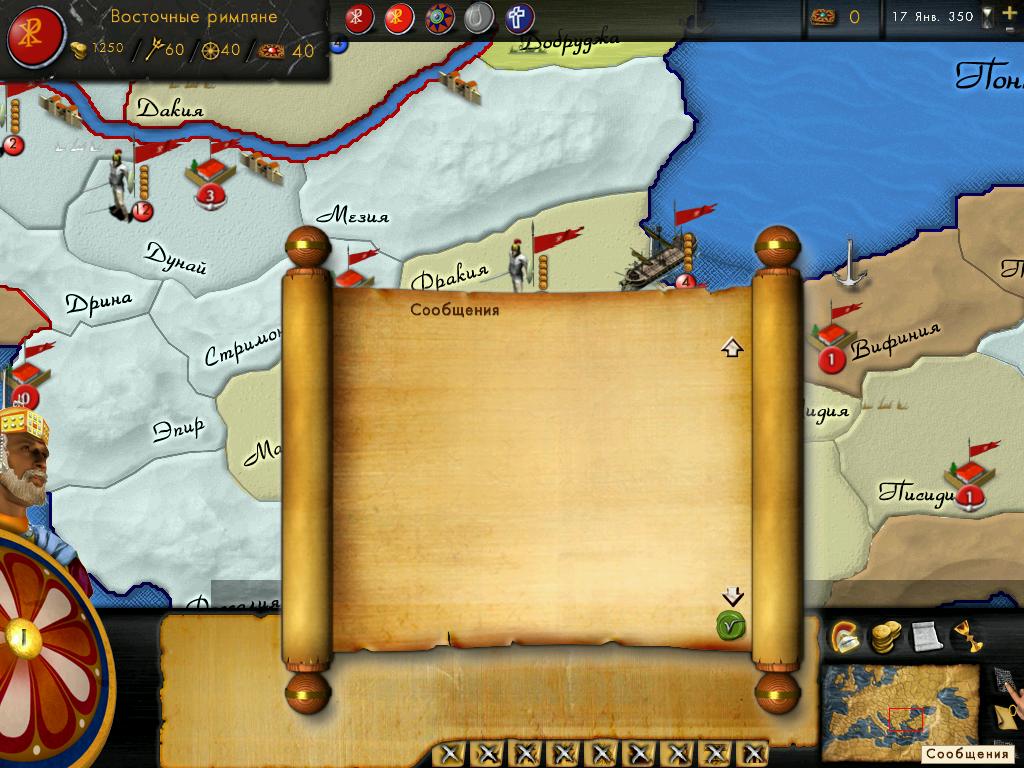The height and width of the screenshot is (768, 1024).
Task: Click the down arrow on the messages scroll
Action: click(x=733, y=597)
